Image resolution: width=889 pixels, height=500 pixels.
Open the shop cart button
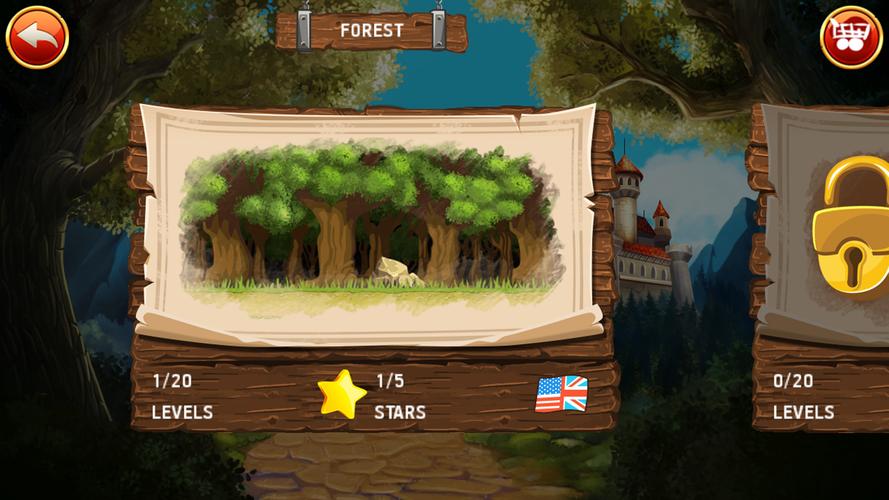(x=850, y=37)
